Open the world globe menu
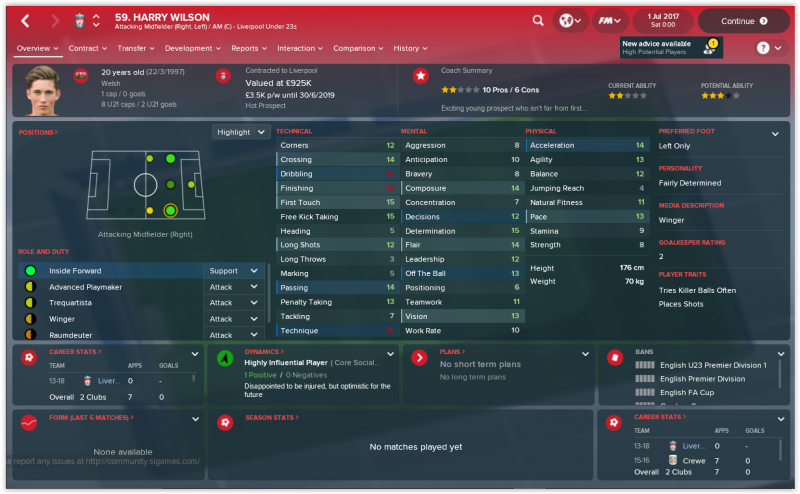The height and width of the screenshot is (494, 800). point(569,20)
